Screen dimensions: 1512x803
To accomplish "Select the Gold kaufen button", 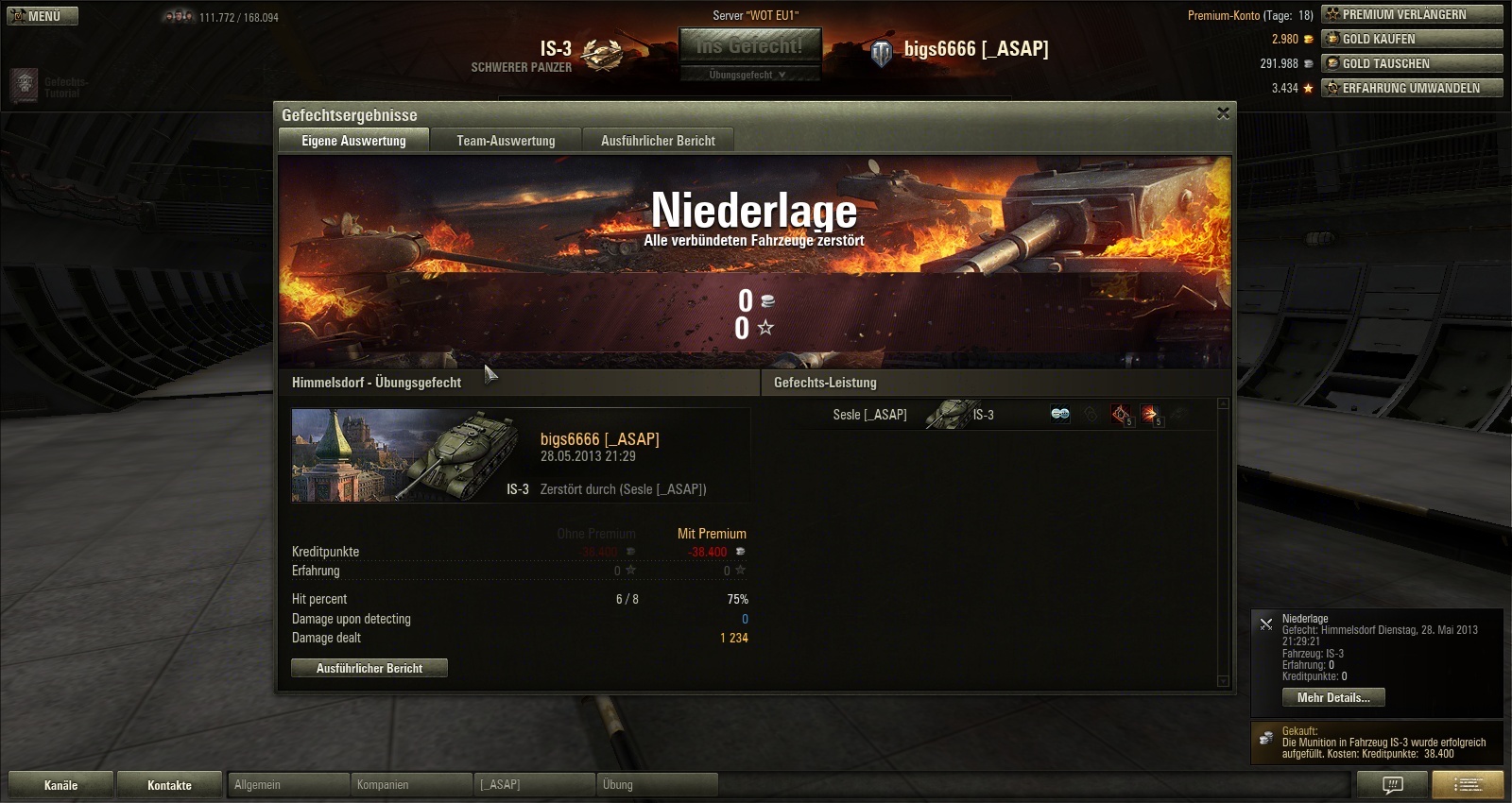I will pyautogui.click(x=1412, y=39).
